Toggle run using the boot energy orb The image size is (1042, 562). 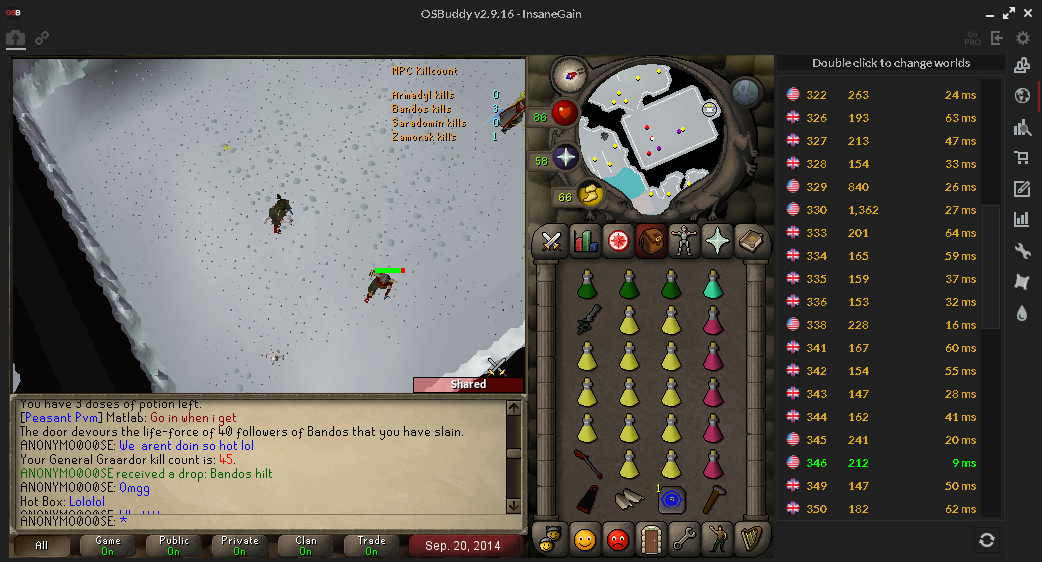(590, 194)
